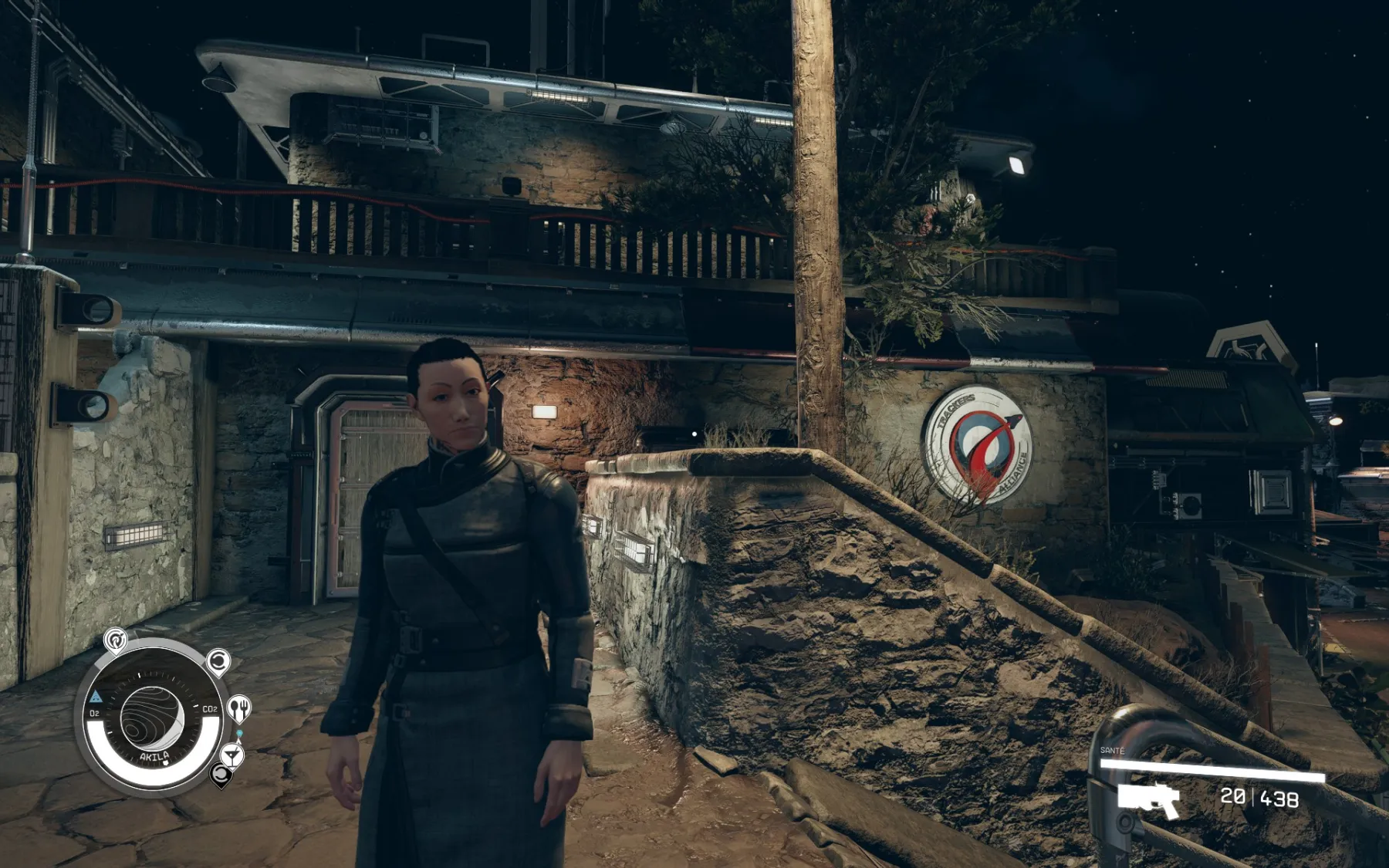The height and width of the screenshot is (868, 1389).
Task: Choose the cocktail glass bar marker
Action: click(232, 753)
